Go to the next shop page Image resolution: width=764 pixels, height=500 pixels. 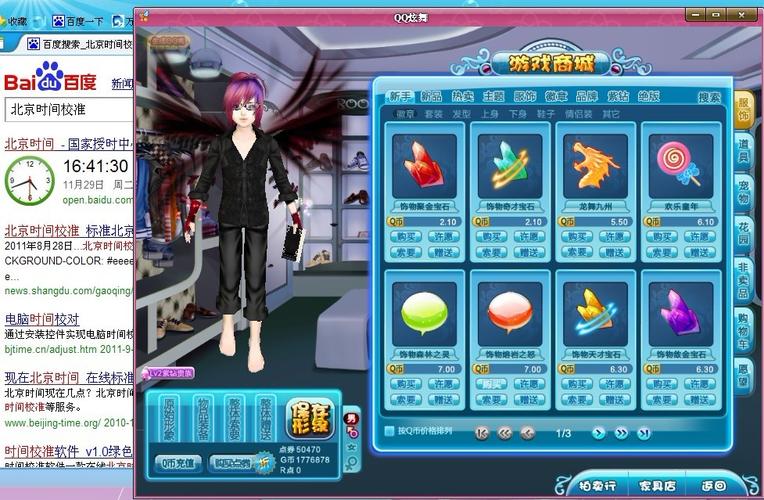tap(599, 433)
